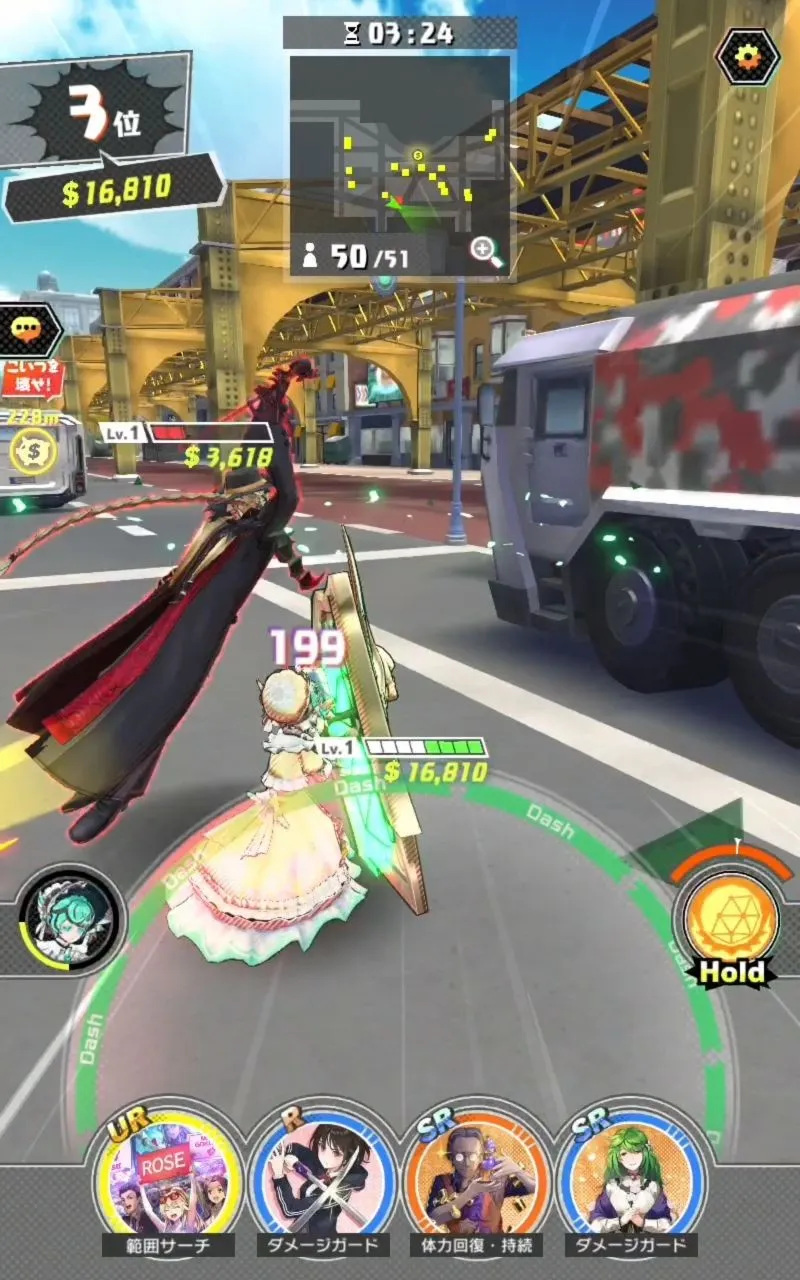The width and height of the screenshot is (800, 1280).
Task: Click the minimap
Action: coord(398,145)
